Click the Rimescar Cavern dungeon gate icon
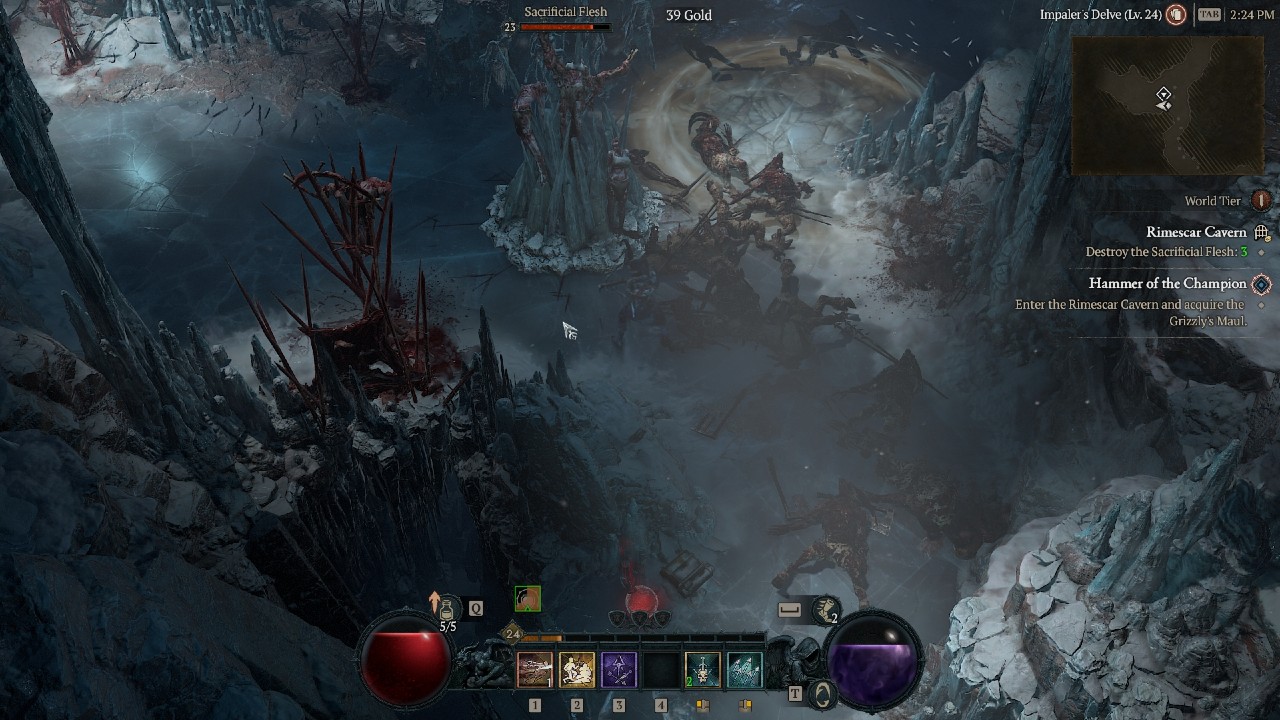 pyautogui.click(x=1262, y=231)
